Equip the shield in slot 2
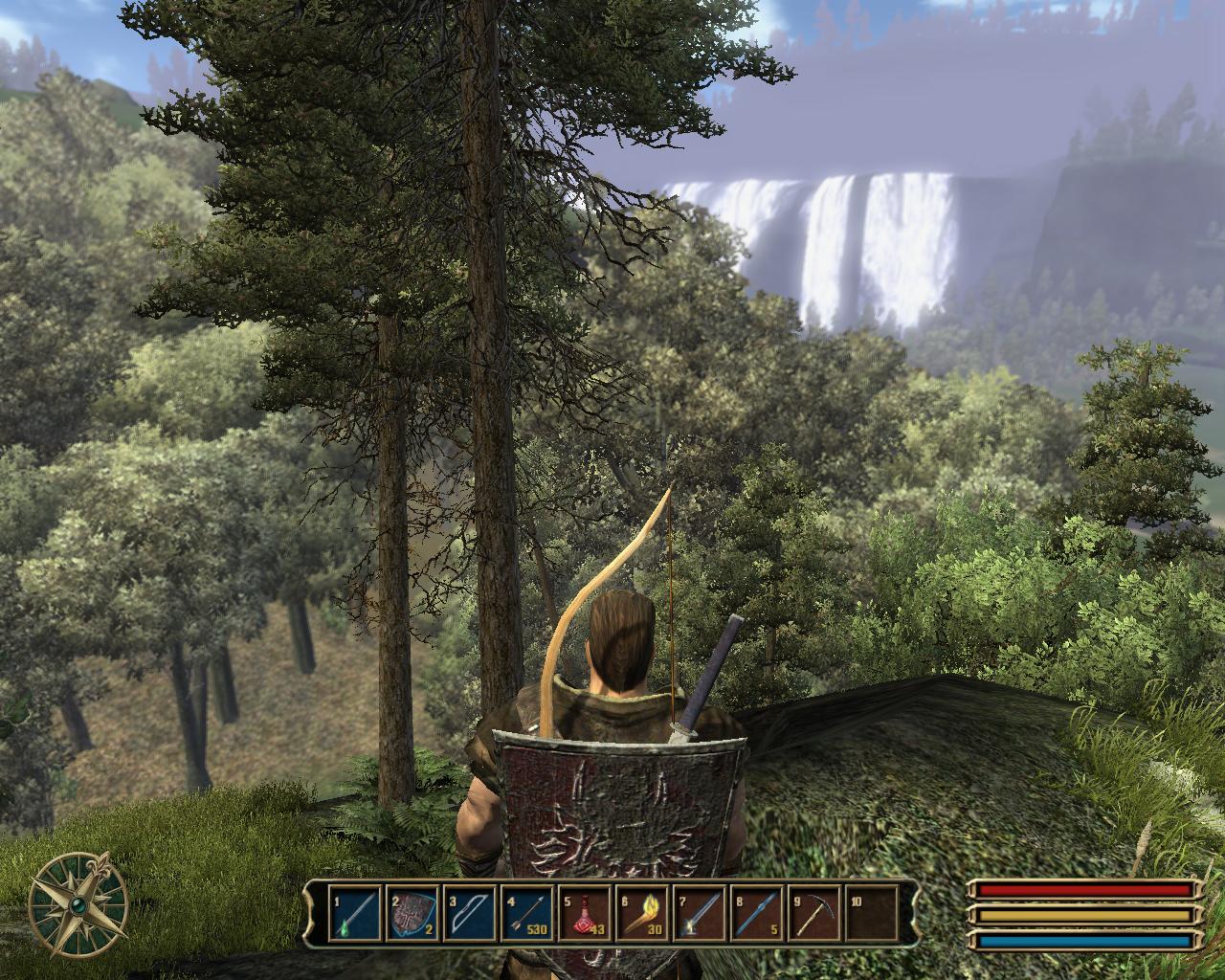The height and width of the screenshot is (980, 1225). click(x=412, y=913)
